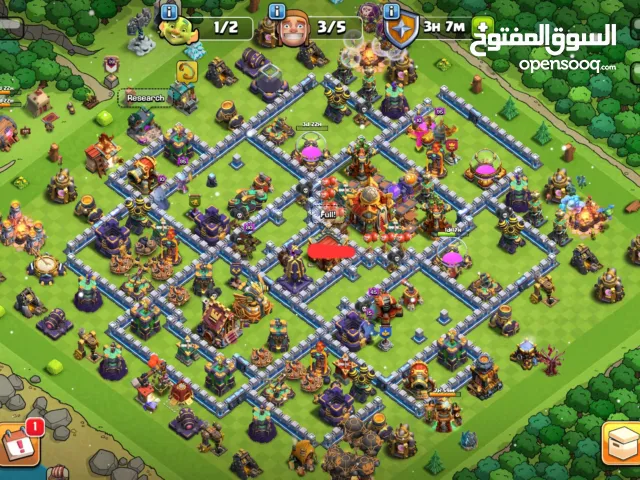The width and height of the screenshot is (640, 480).
Task: Open the Research label on the laboratory
Action: [x=145, y=98]
